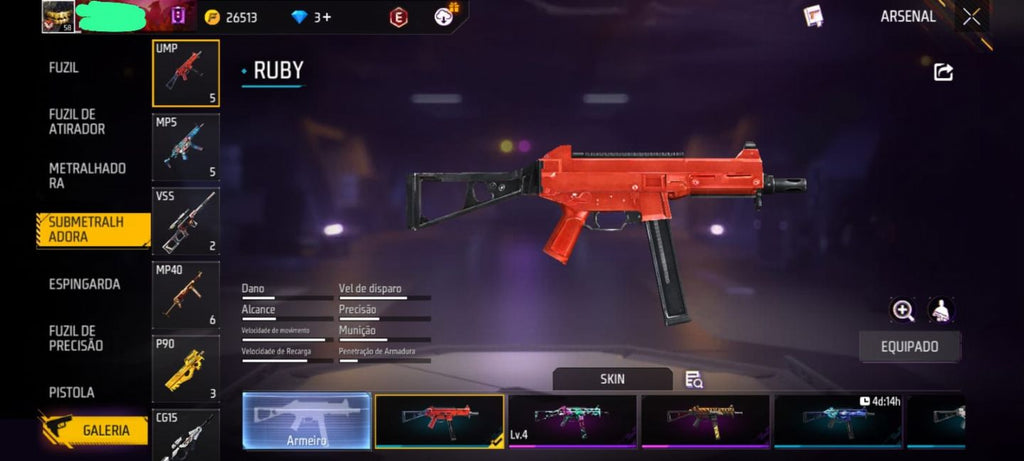
Task: Choose the Lv.4 UMP skin thumbnail
Action: [x=572, y=421]
